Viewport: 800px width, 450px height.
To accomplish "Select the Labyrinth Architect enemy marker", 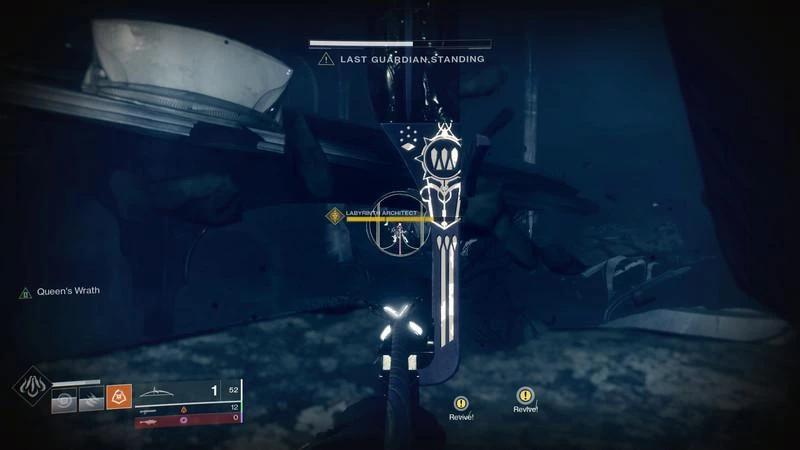I will (334, 213).
